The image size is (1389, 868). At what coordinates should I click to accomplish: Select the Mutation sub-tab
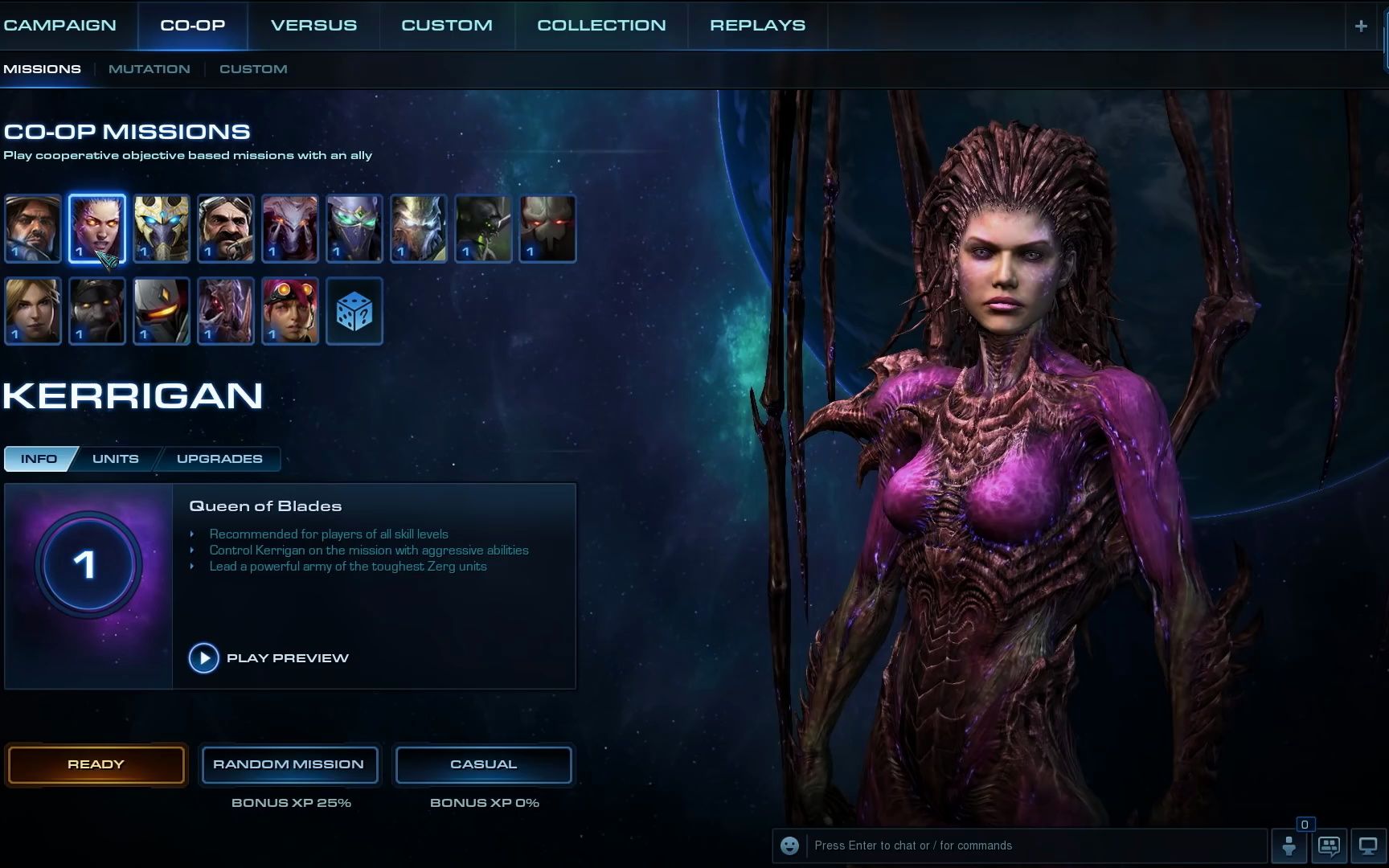[150, 69]
